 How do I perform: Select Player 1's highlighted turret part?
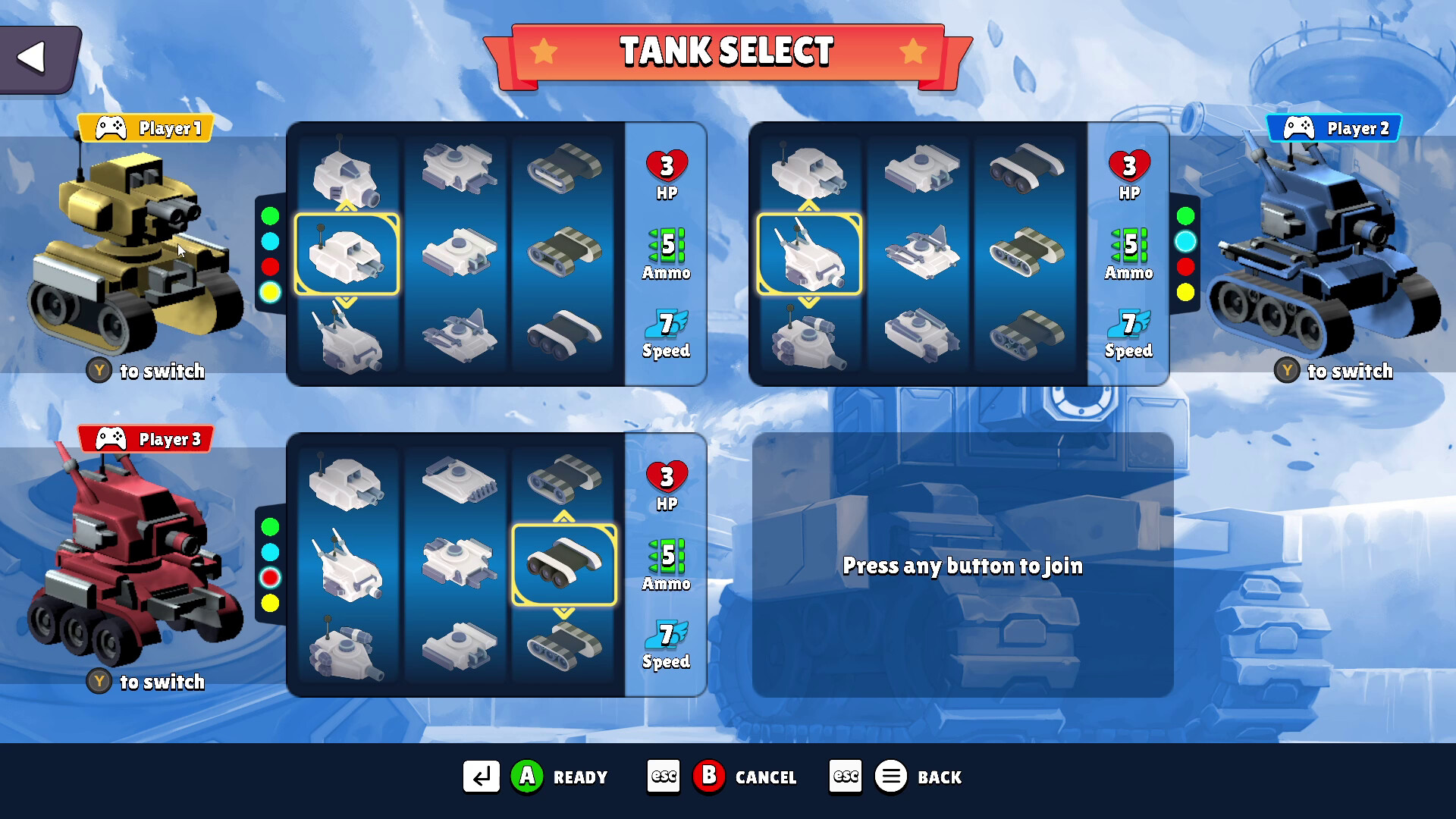(x=348, y=254)
